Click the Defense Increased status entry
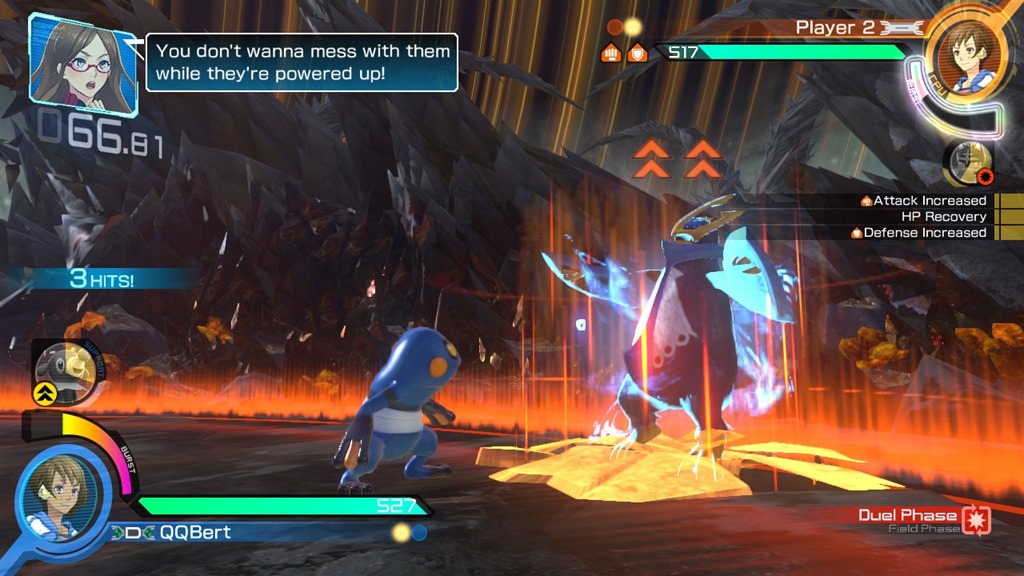 (x=919, y=233)
